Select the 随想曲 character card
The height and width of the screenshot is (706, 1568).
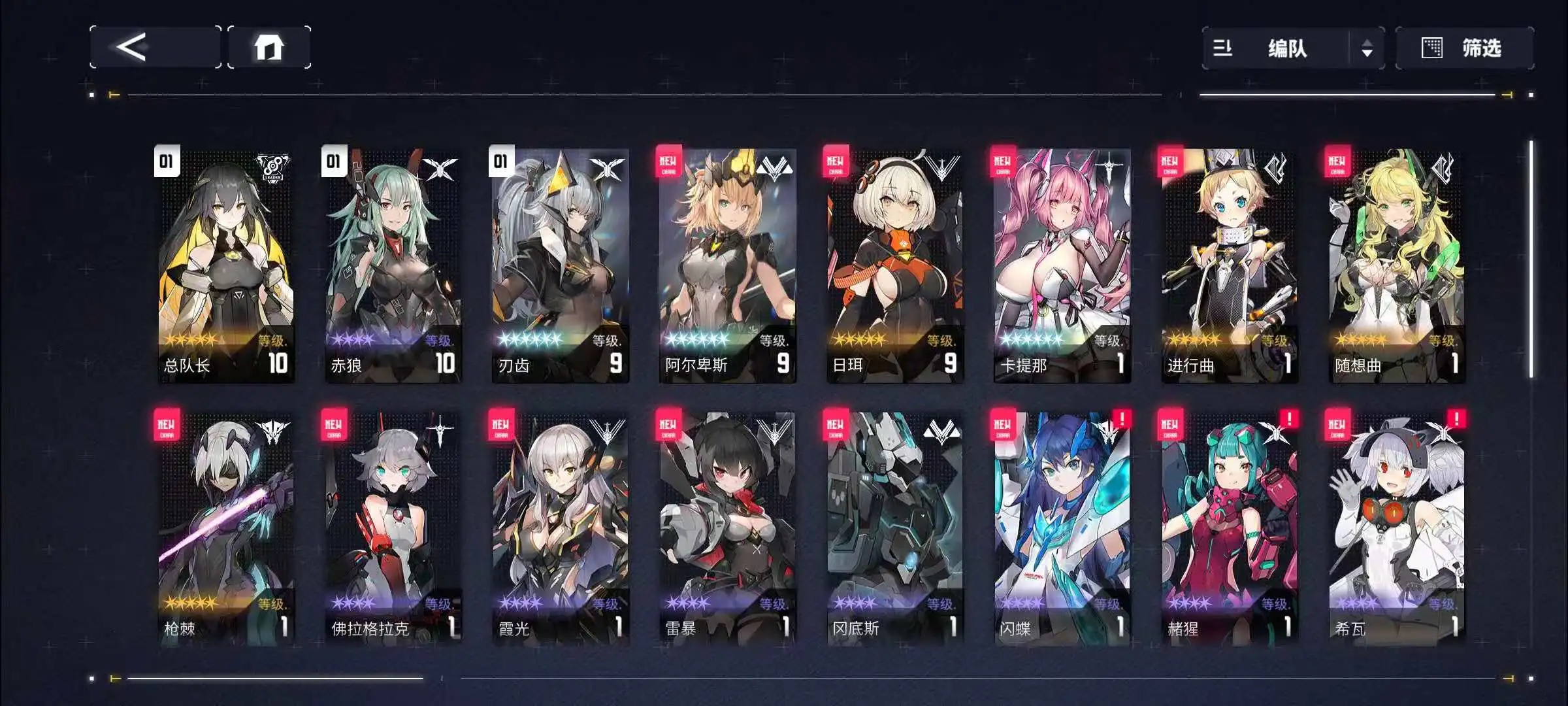(x=1396, y=265)
